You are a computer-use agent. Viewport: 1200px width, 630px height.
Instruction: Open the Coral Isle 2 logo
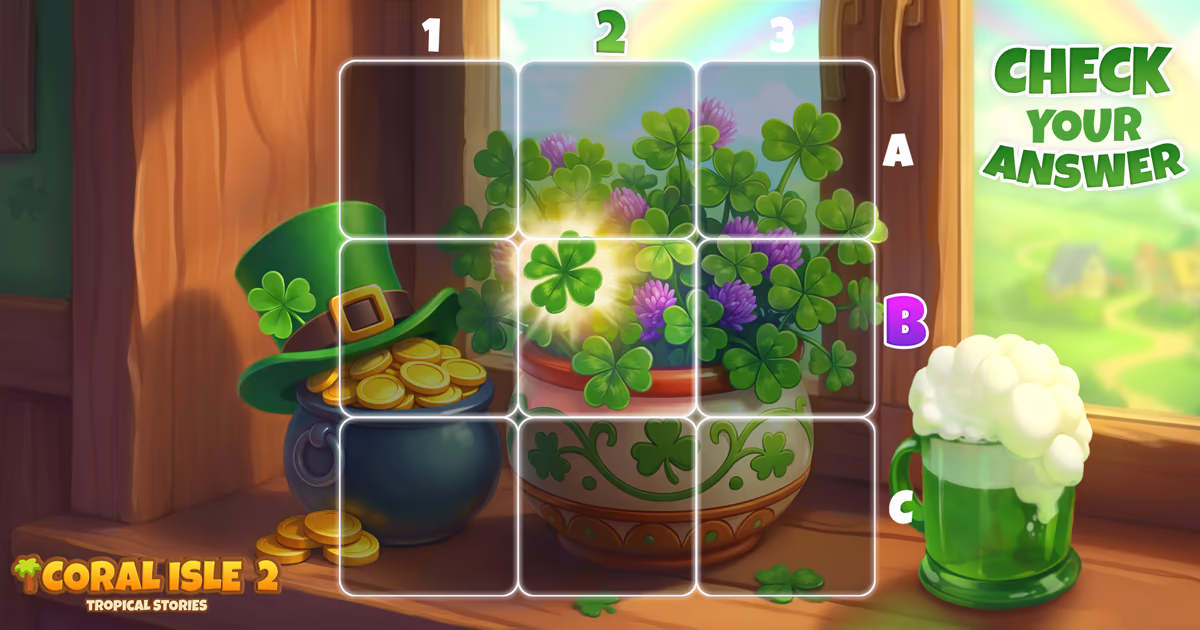[146, 581]
